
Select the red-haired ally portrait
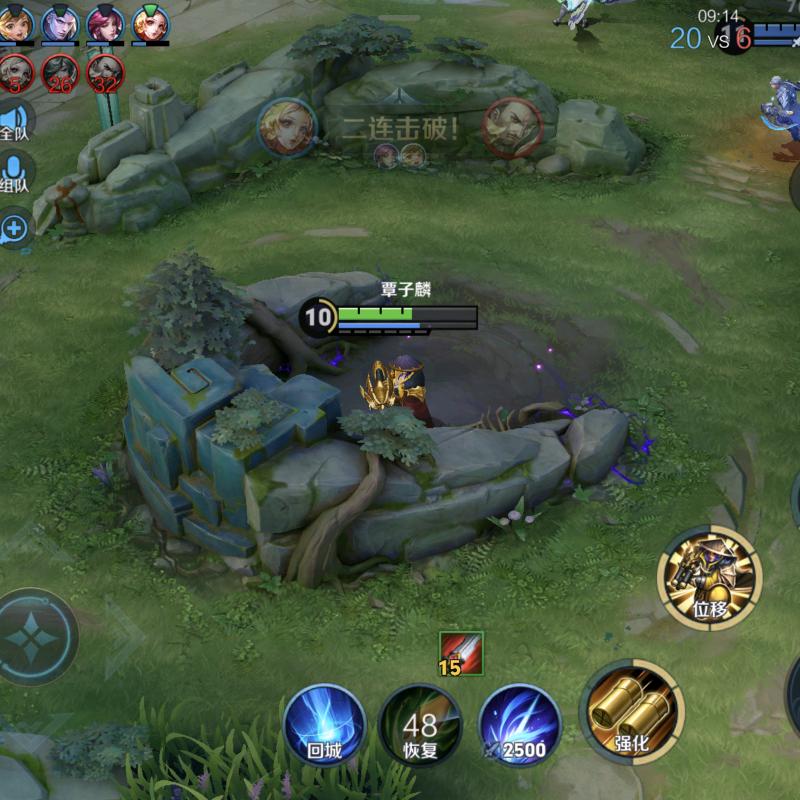click(x=104, y=23)
